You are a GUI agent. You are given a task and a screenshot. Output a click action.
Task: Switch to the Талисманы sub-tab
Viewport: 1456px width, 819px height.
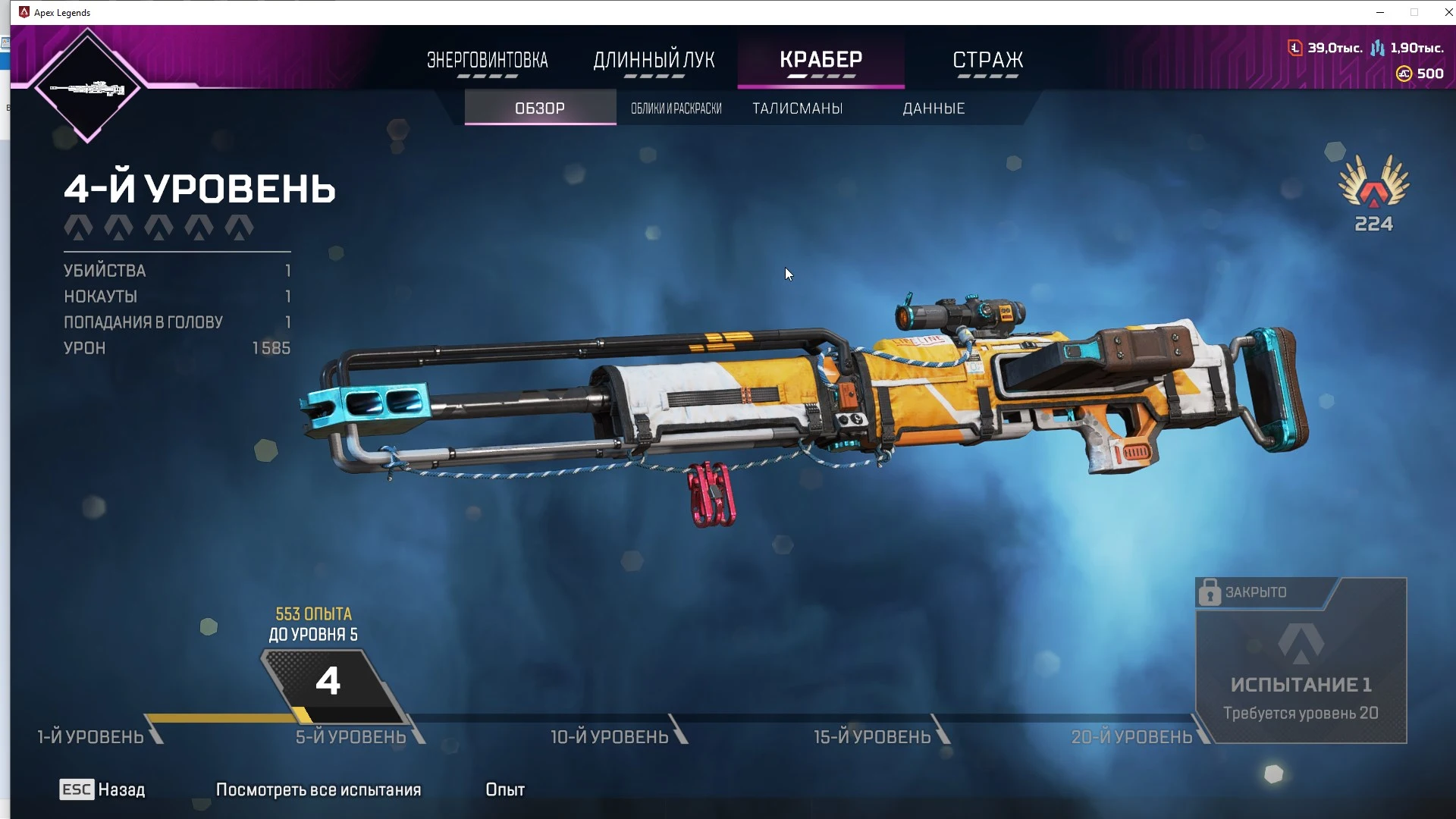click(x=798, y=108)
